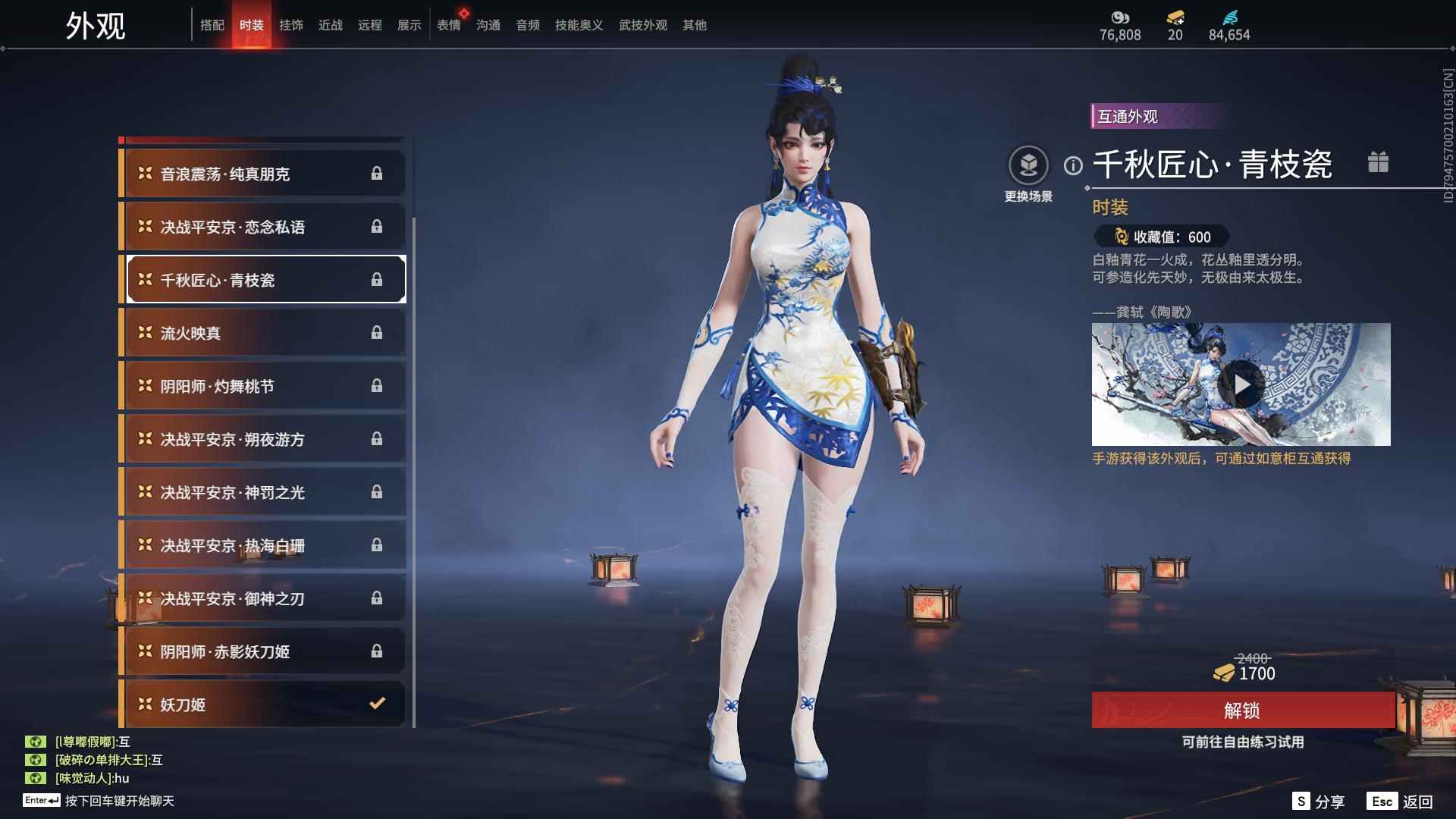Click the gold coin currency icon at top right
The width and height of the screenshot is (1456, 819).
(1120, 17)
